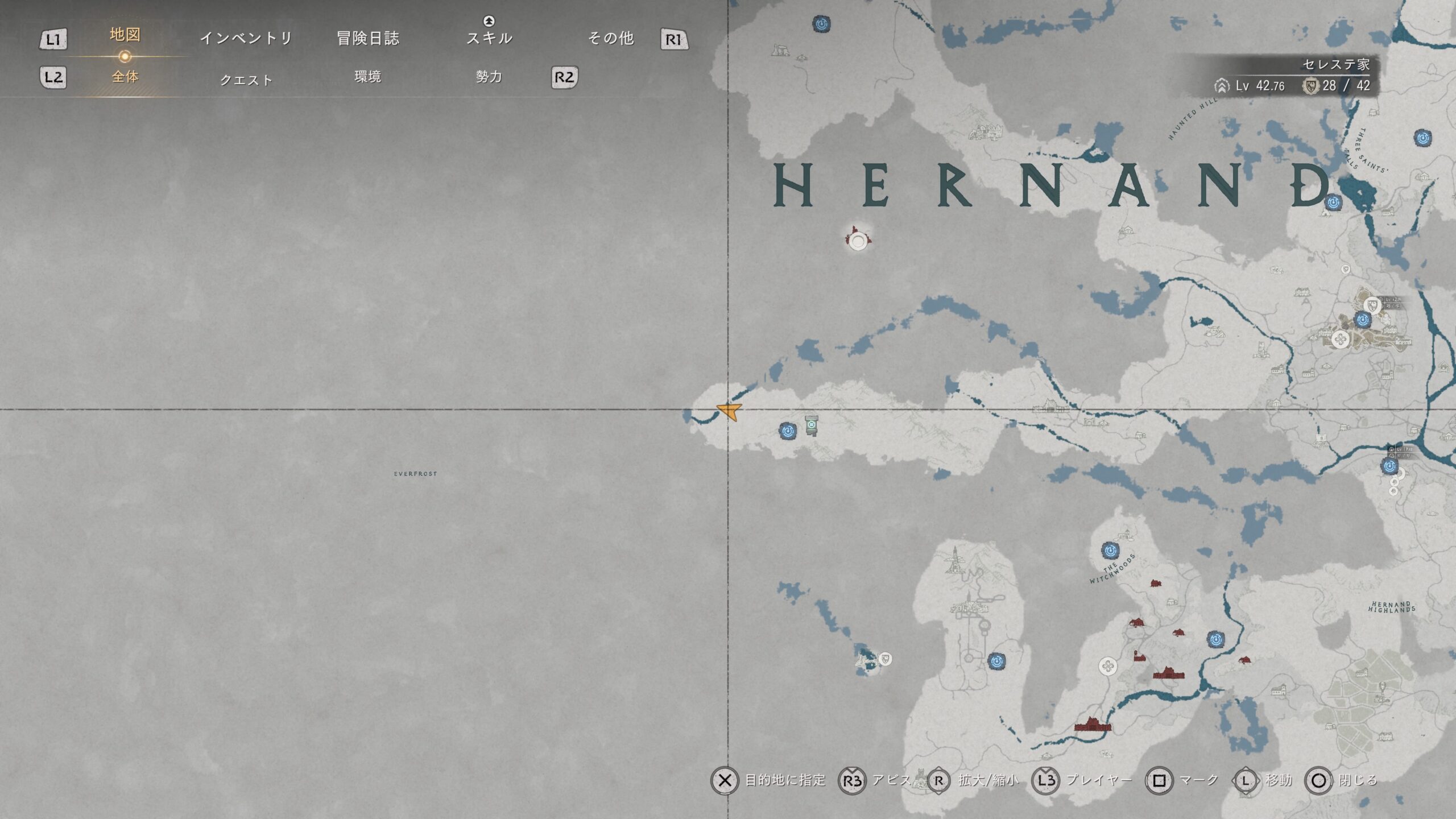
Task: Click the large red fortress marker on the river
Action: pyautogui.click(x=1092, y=725)
